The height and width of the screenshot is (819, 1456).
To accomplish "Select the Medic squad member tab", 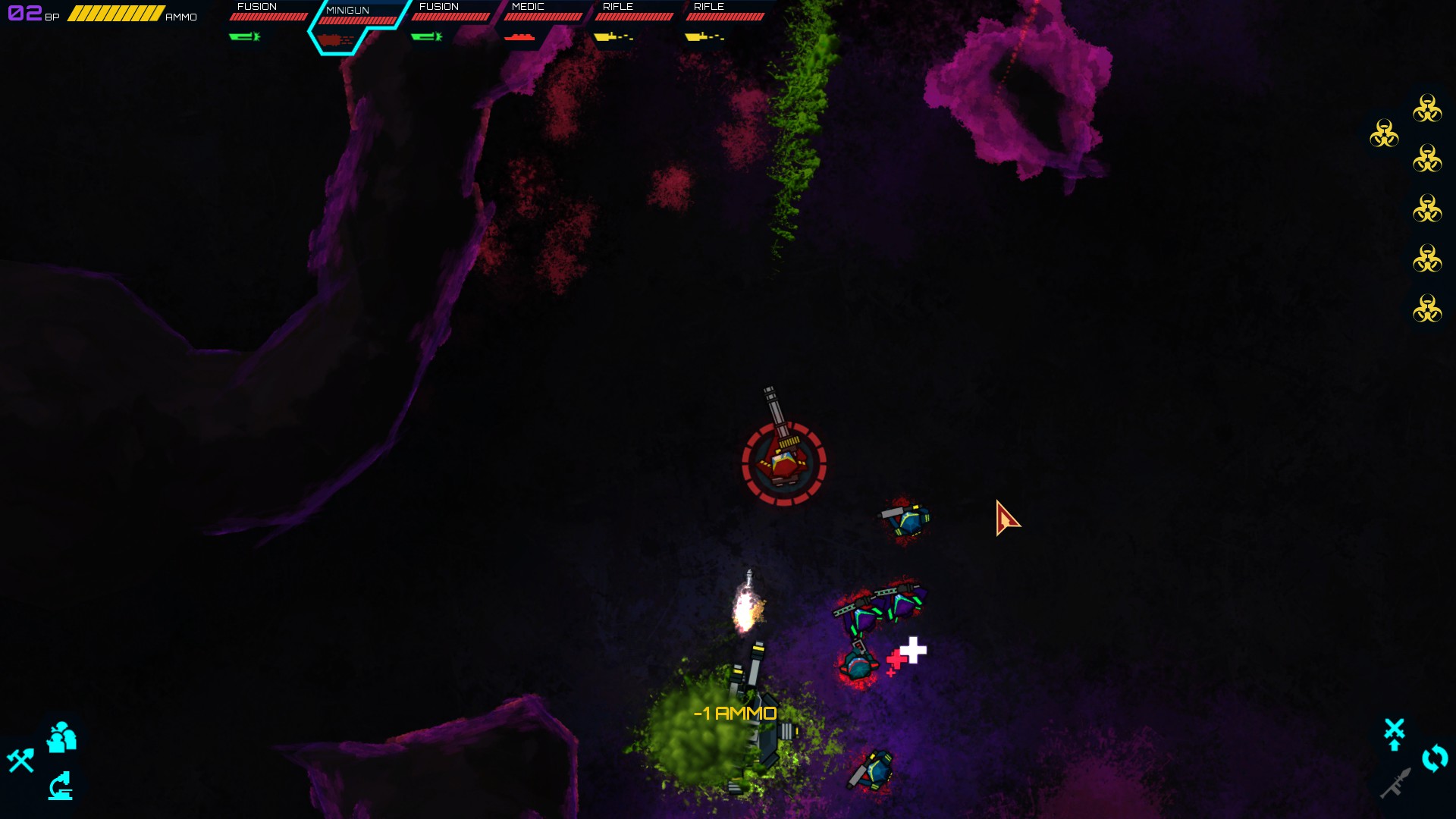I will (x=541, y=21).
